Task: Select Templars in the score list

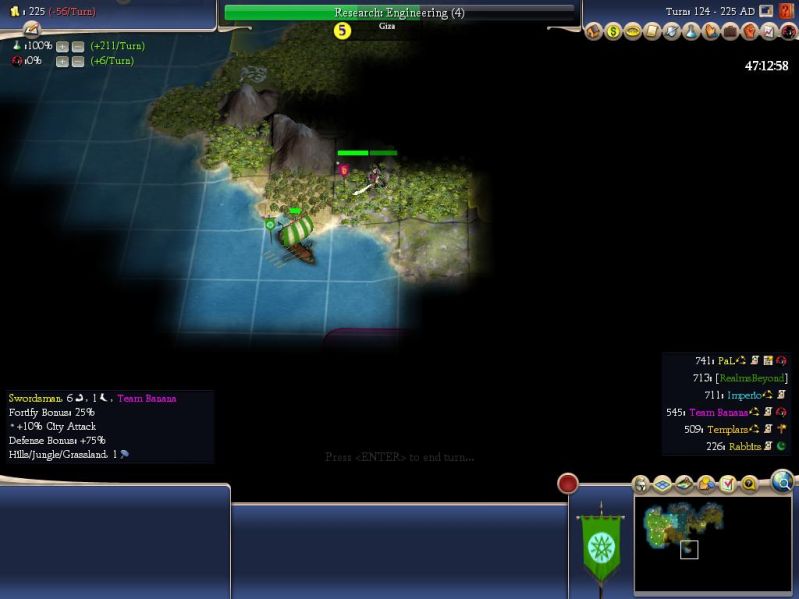Action: [729, 429]
